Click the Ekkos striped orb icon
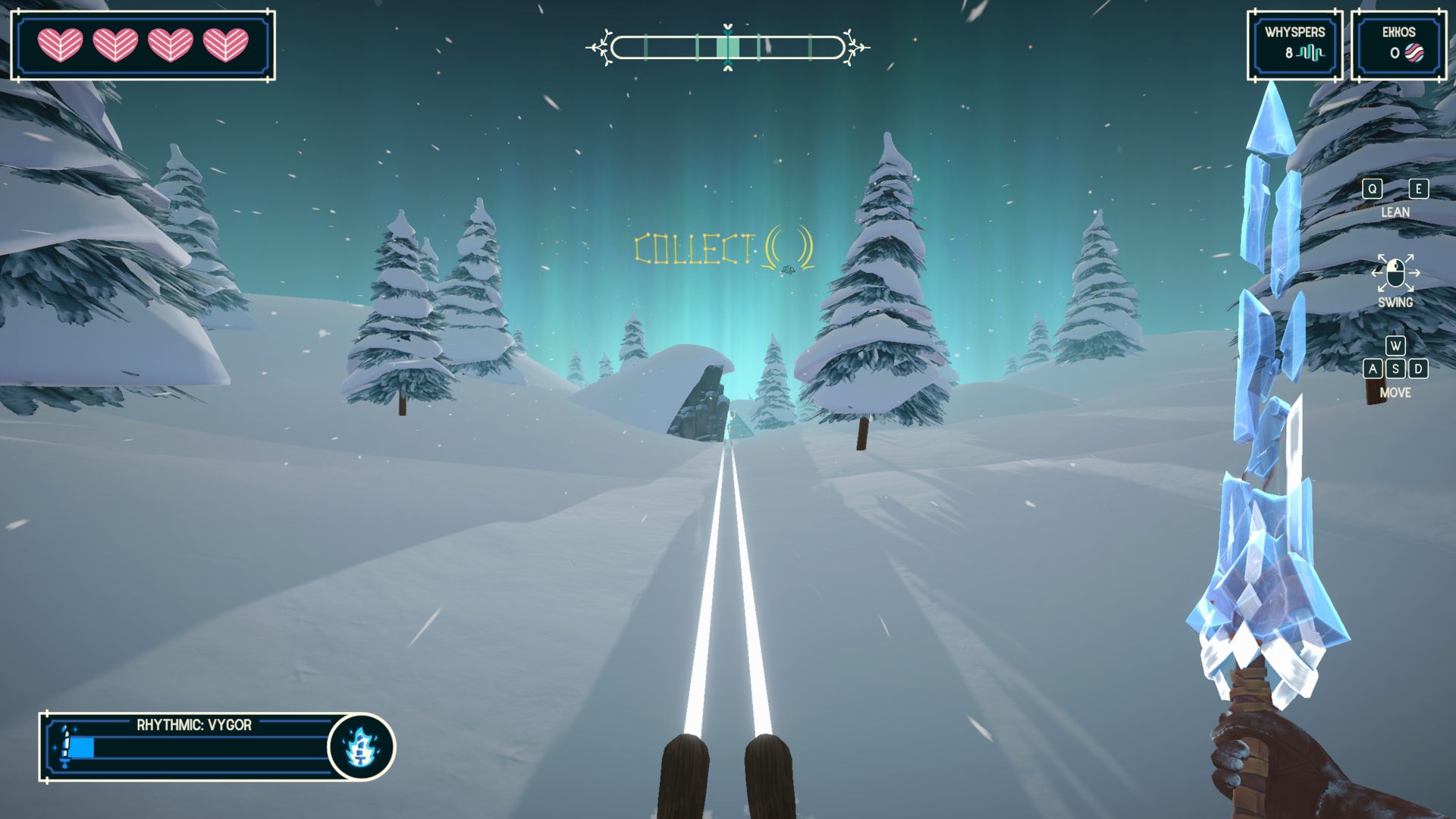 [x=1414, y=53]
